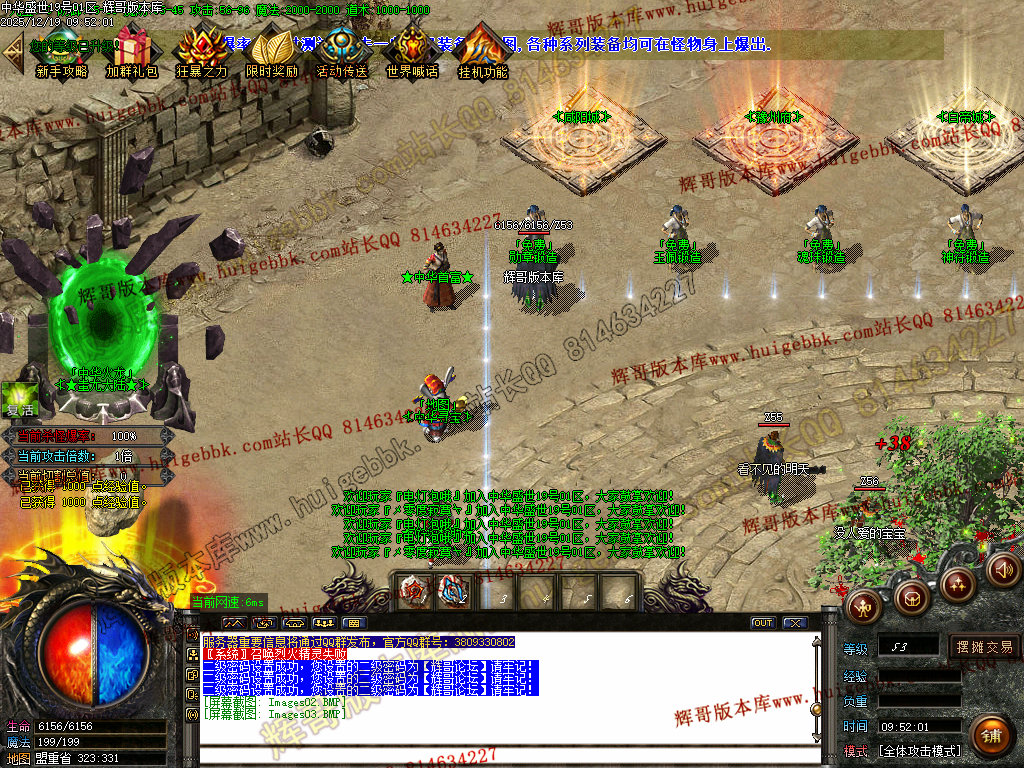Open the 世界喊话 world shout

pyautogui.click(x=412, y=53)
